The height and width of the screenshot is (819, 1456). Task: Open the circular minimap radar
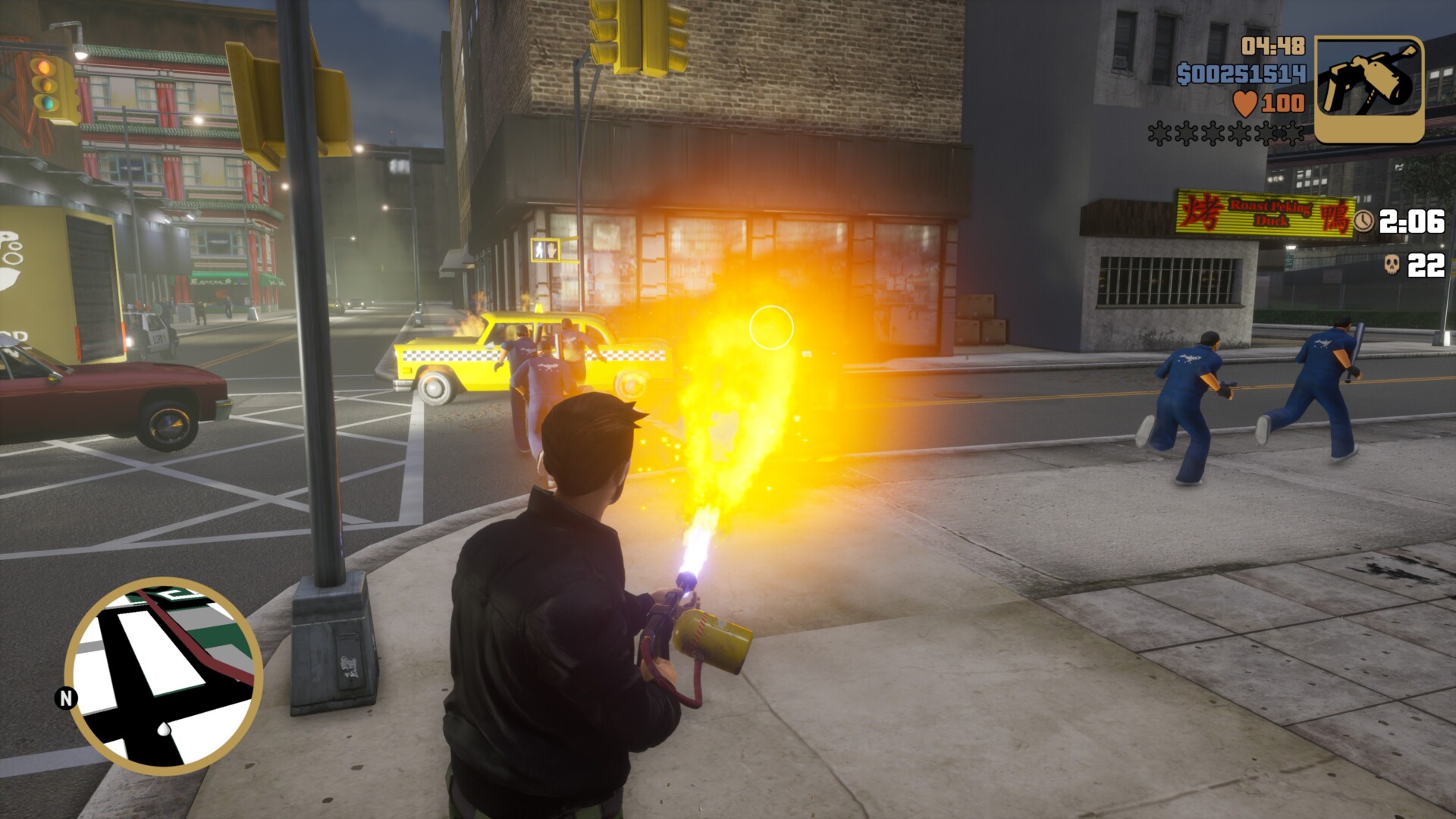pyautogui.click(x=164, y=675)
